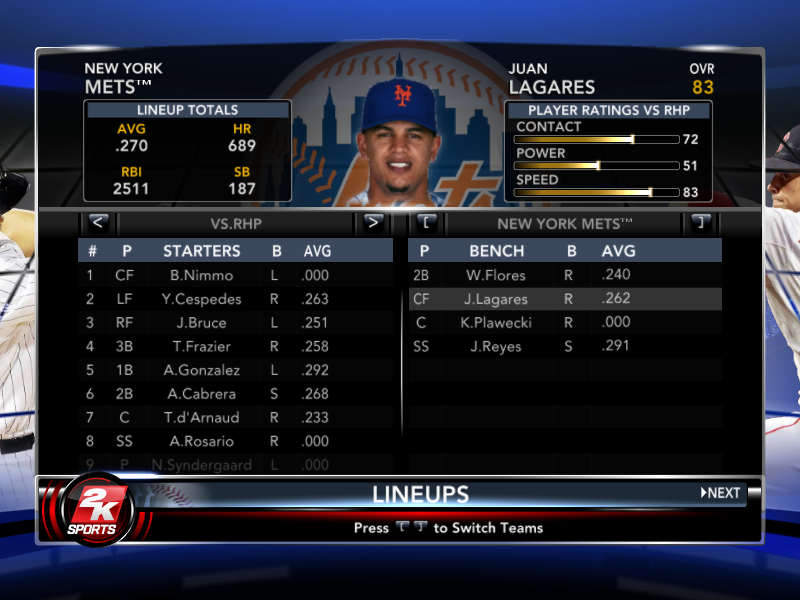This screenshot has width=800, height=600.
Task: Continue with the NEXT button
Action: (721, 493)
